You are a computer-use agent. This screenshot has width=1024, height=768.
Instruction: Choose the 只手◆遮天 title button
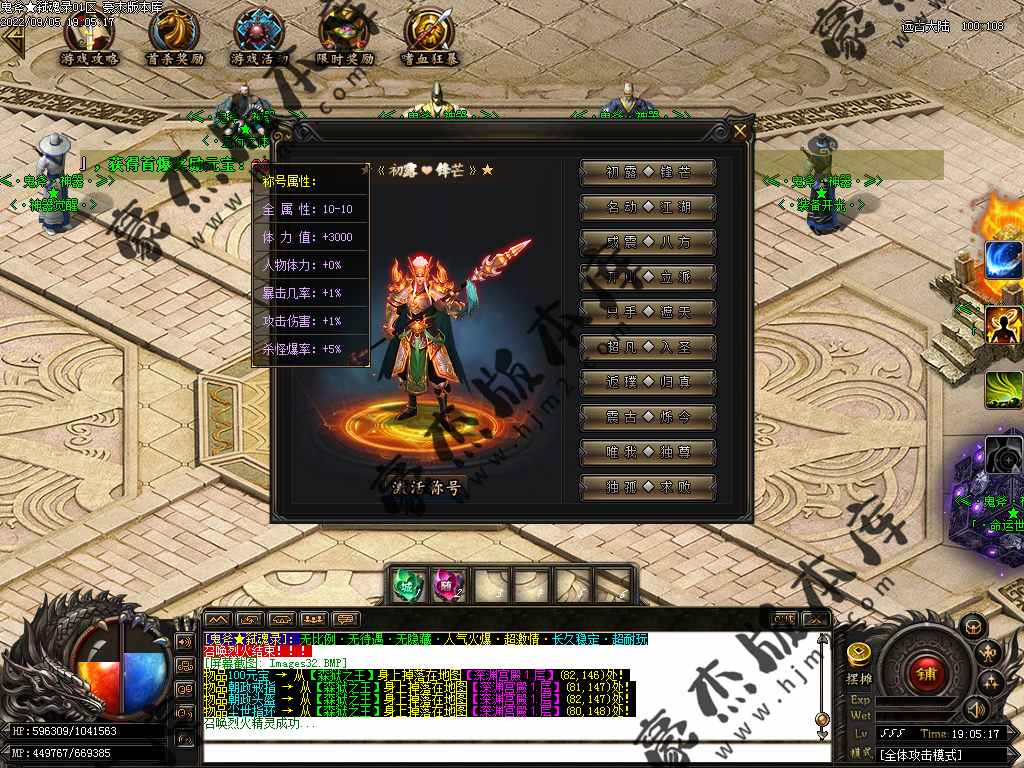(x=648, y=312)
